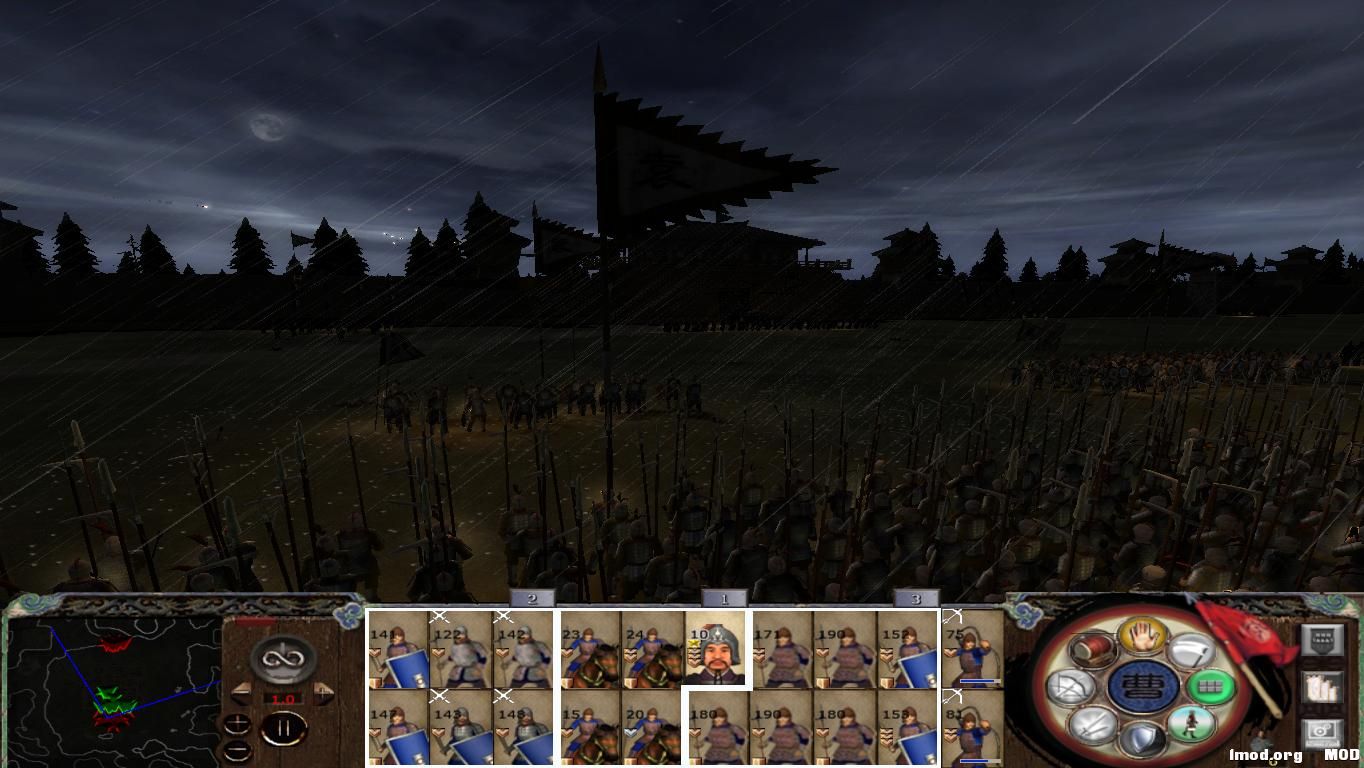The width and height of the screenshot is (1364, 768).
Task: Select unit group 2 tab
Action: [530, 600]
